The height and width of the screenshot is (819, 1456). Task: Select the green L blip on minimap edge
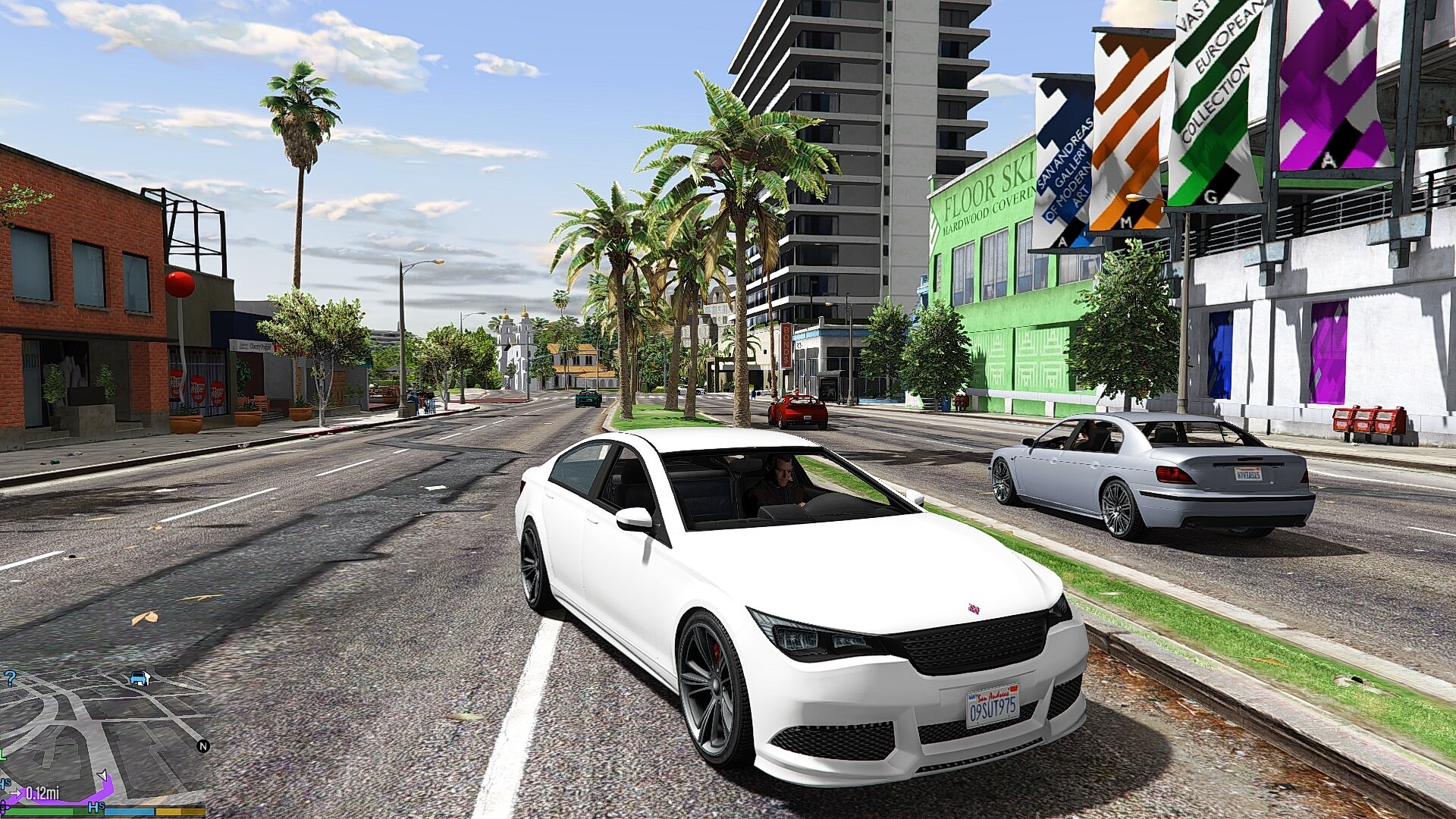click(x=3, y=755)
